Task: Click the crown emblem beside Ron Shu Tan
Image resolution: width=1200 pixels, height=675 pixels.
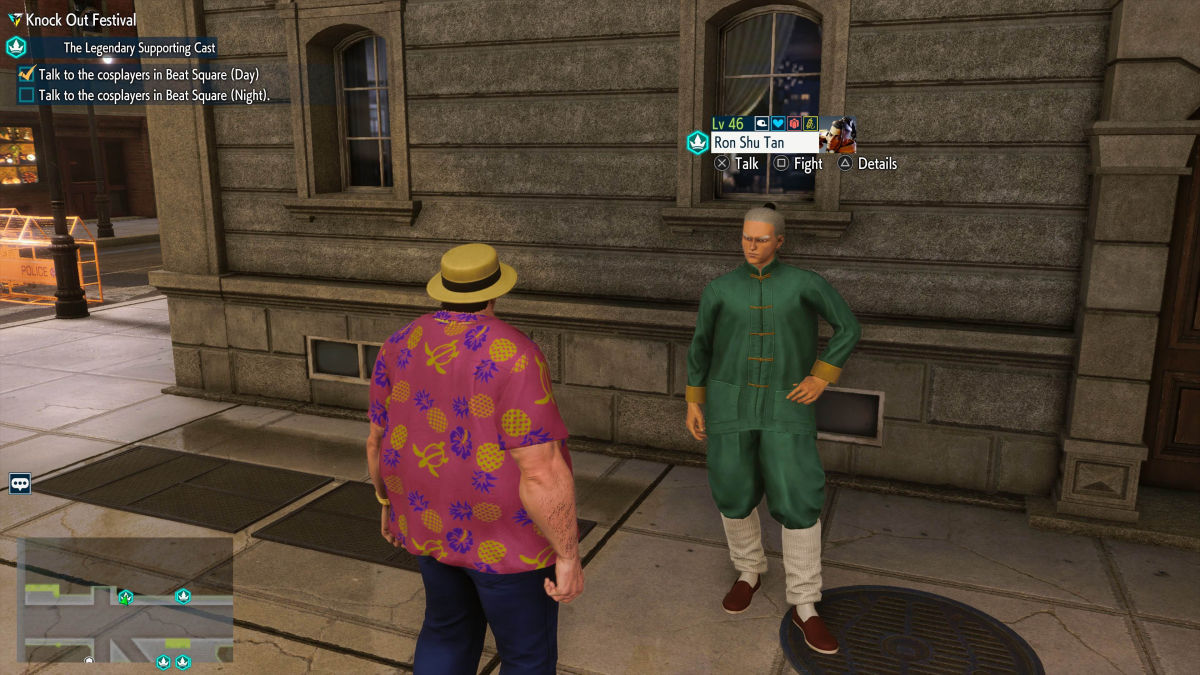Action: 697,143
